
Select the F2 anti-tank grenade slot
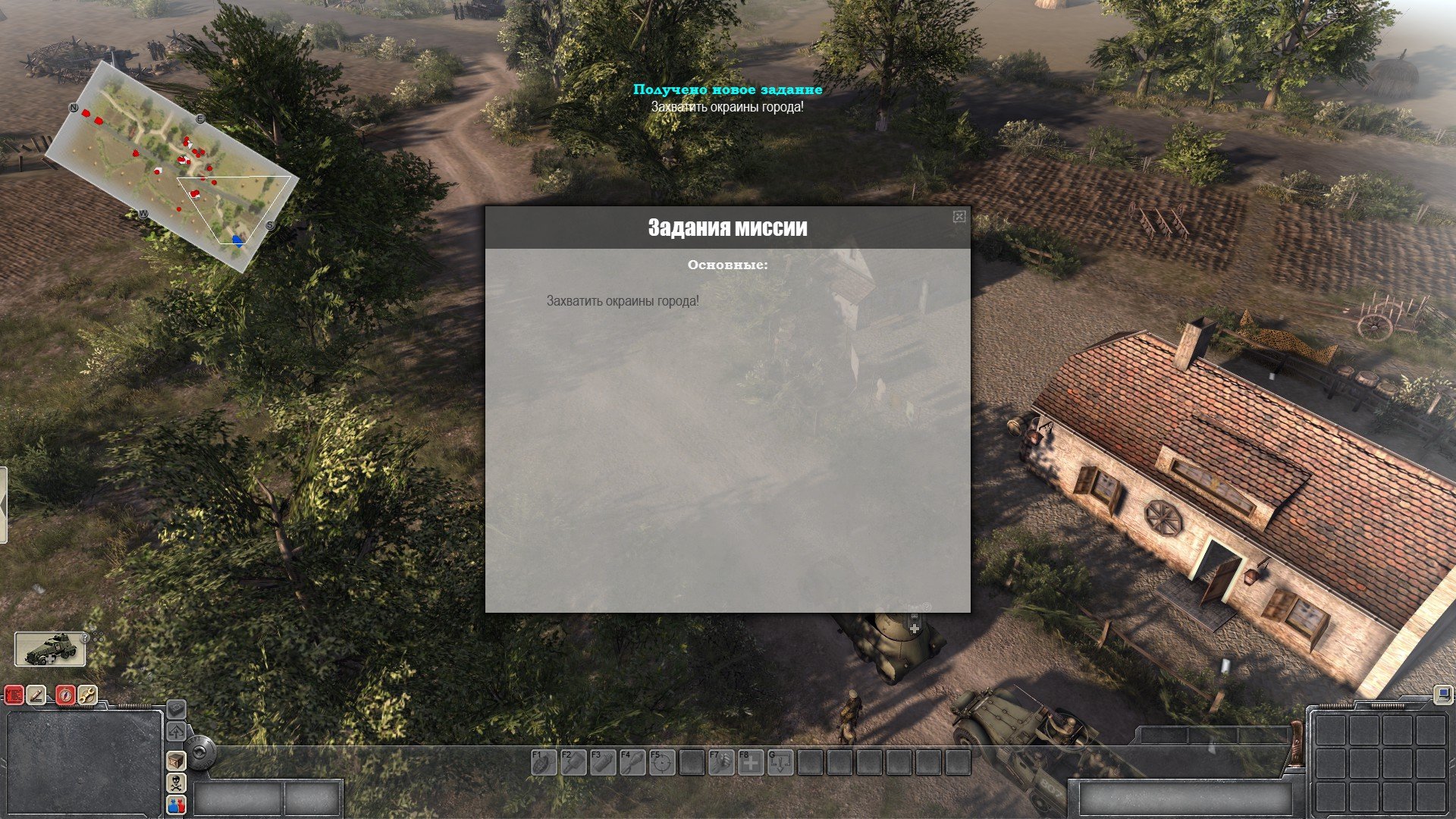573,762
